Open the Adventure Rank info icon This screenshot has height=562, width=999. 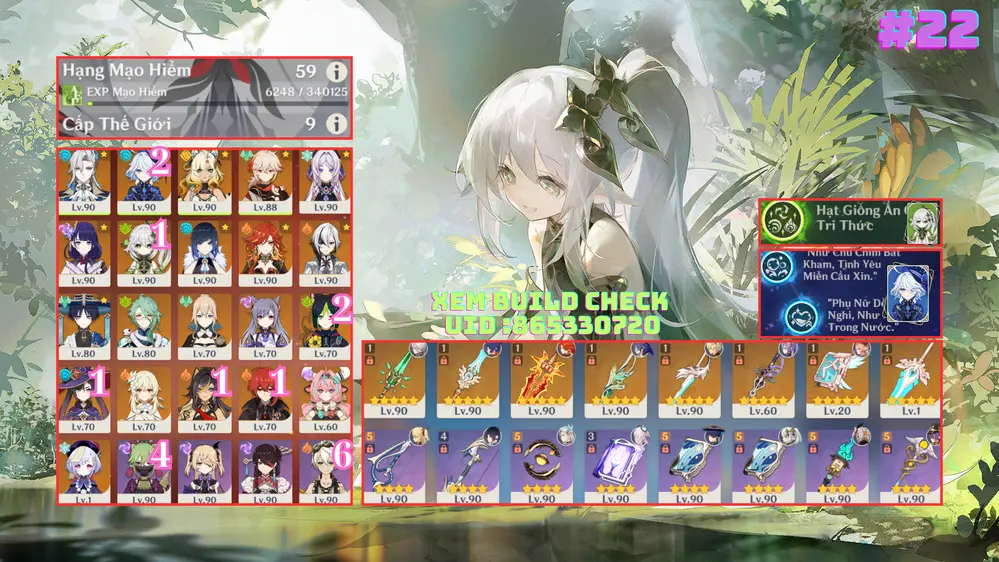coord(337,72)
